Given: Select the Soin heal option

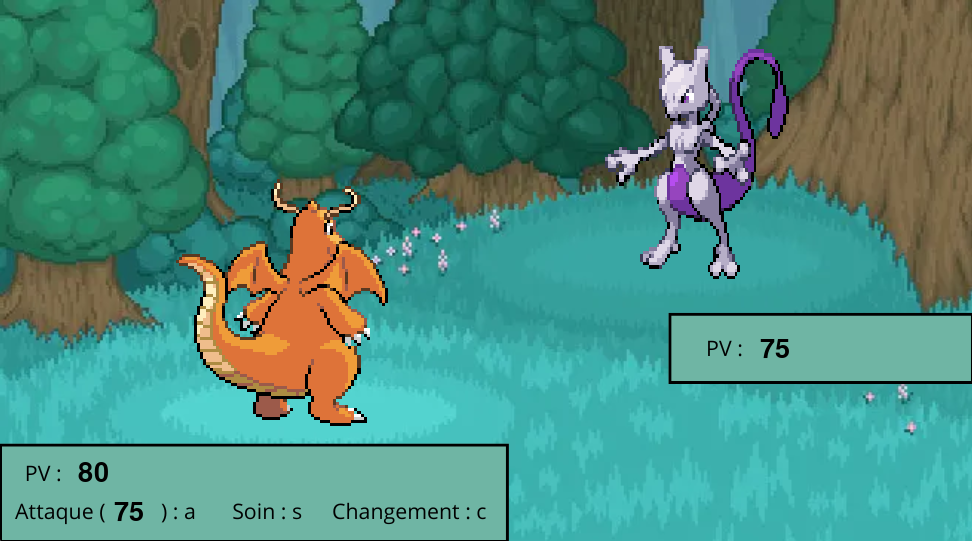Looking at the screenshot, I should [x=267, y=512].
